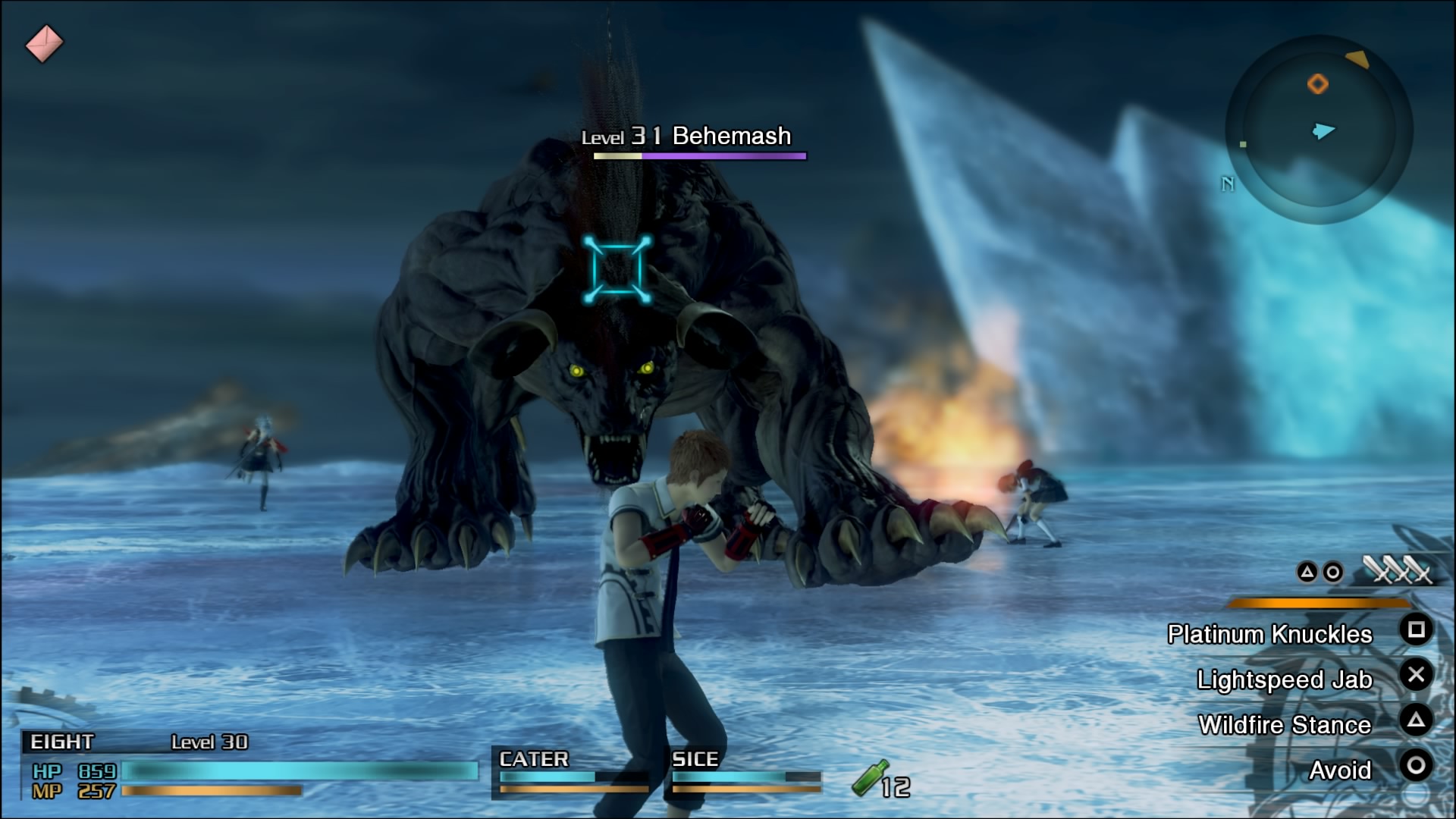Select the Avoid command
The image size is (1456, 819).
pos(1340,770)
